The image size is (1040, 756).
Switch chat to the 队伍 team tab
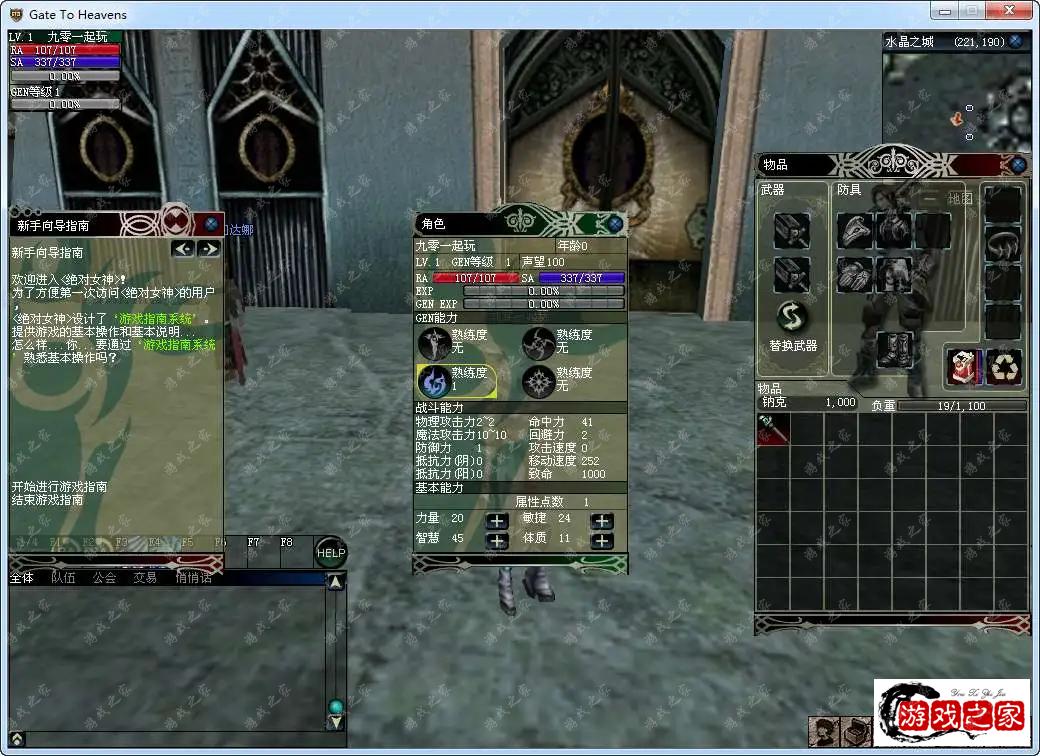pyautogui.click(x=63, y=577)
